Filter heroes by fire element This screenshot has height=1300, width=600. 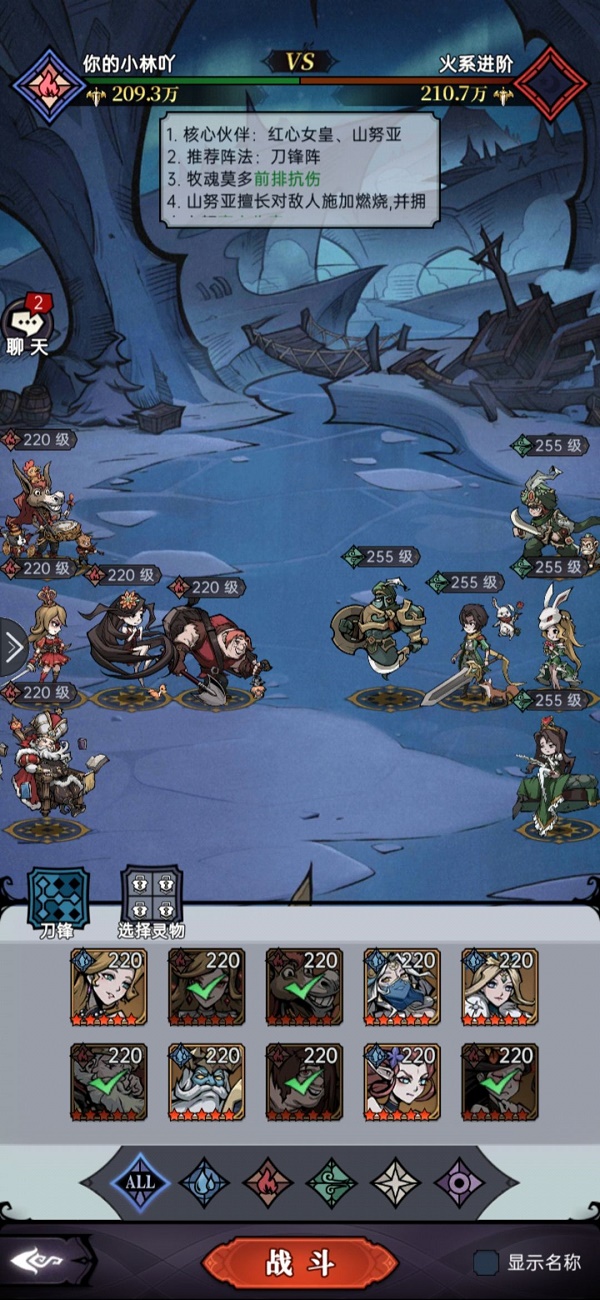[x=268, y=1182]
